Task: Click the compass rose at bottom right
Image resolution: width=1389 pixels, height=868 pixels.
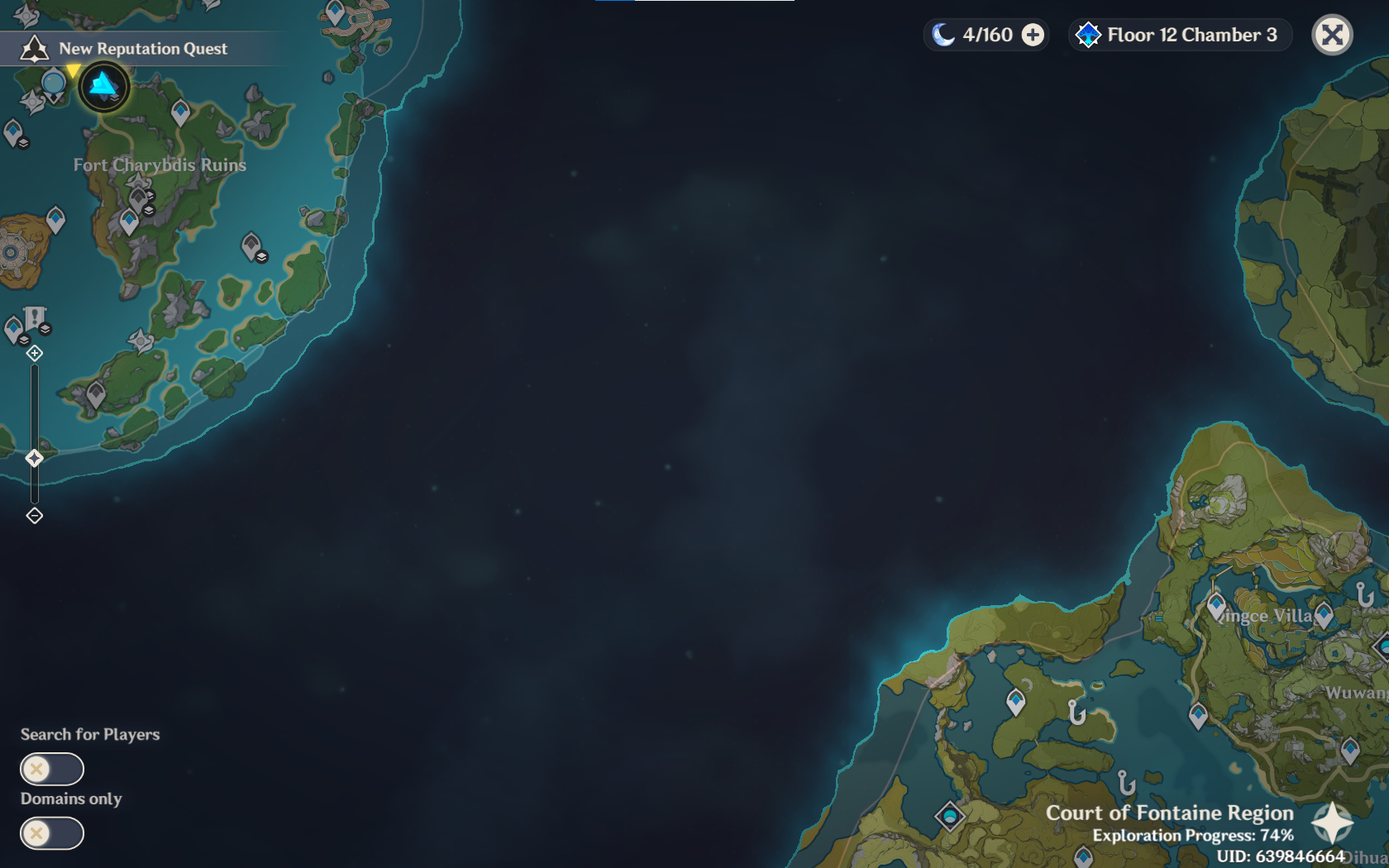Action: pos(1331,823)
